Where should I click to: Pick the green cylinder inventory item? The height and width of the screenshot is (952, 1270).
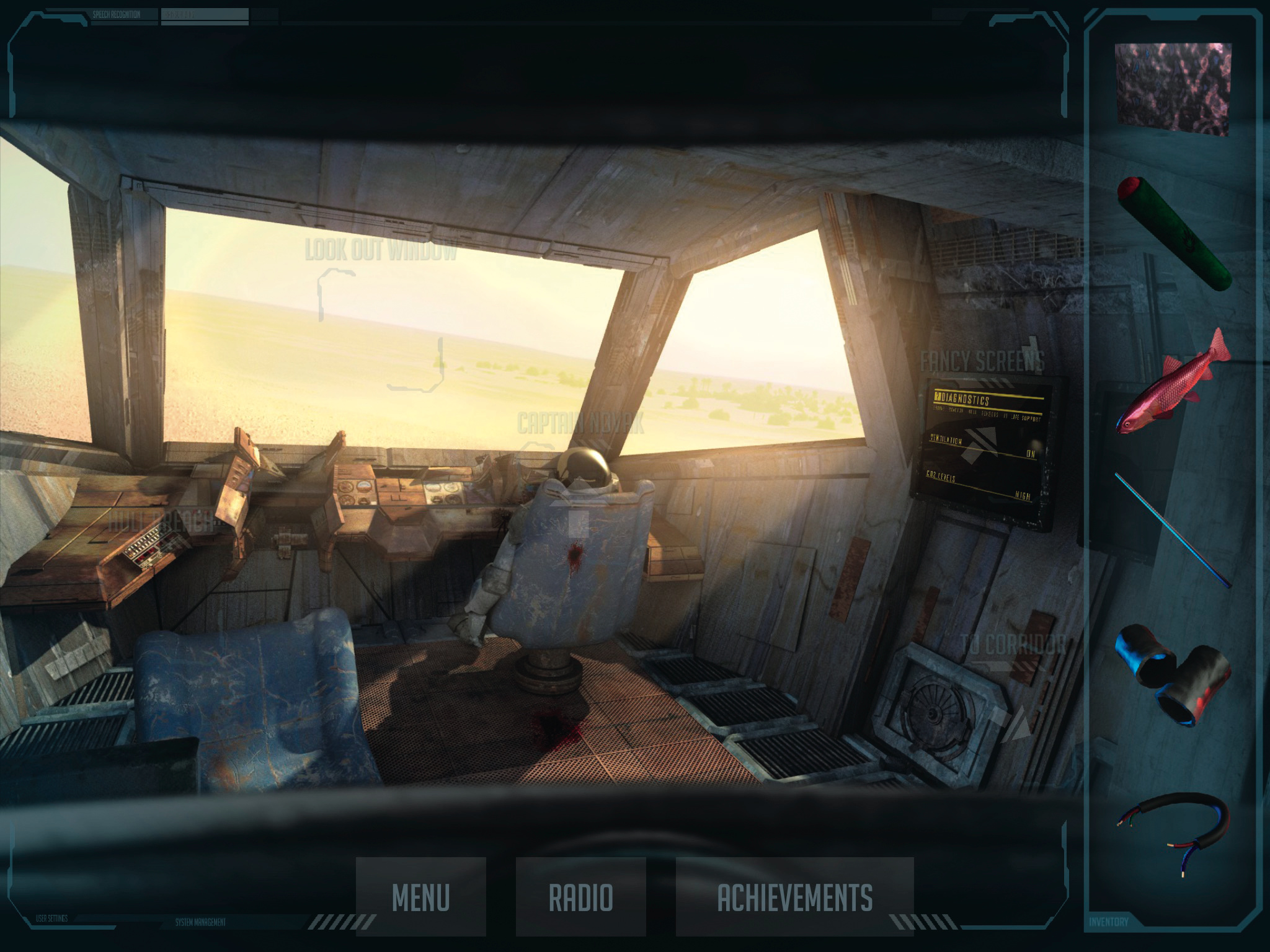(1173, 232)
